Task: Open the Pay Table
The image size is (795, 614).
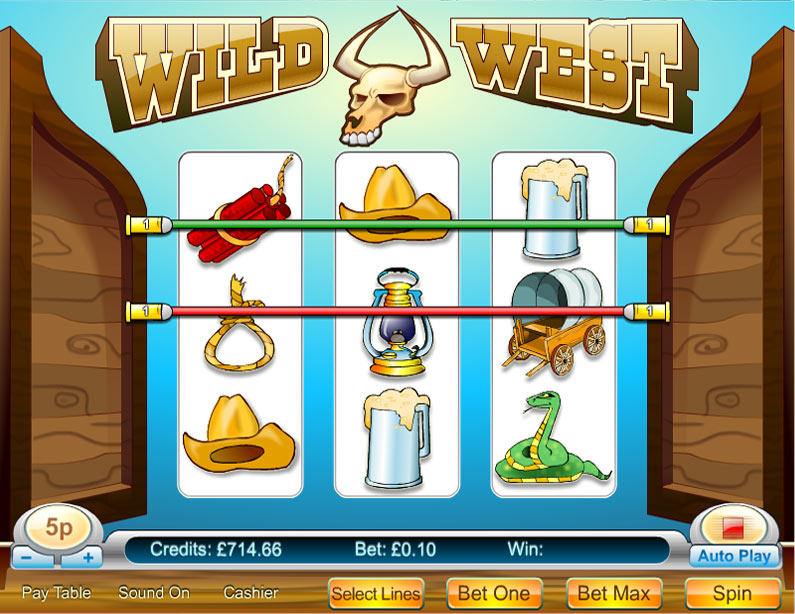Action: coord(56,593)
